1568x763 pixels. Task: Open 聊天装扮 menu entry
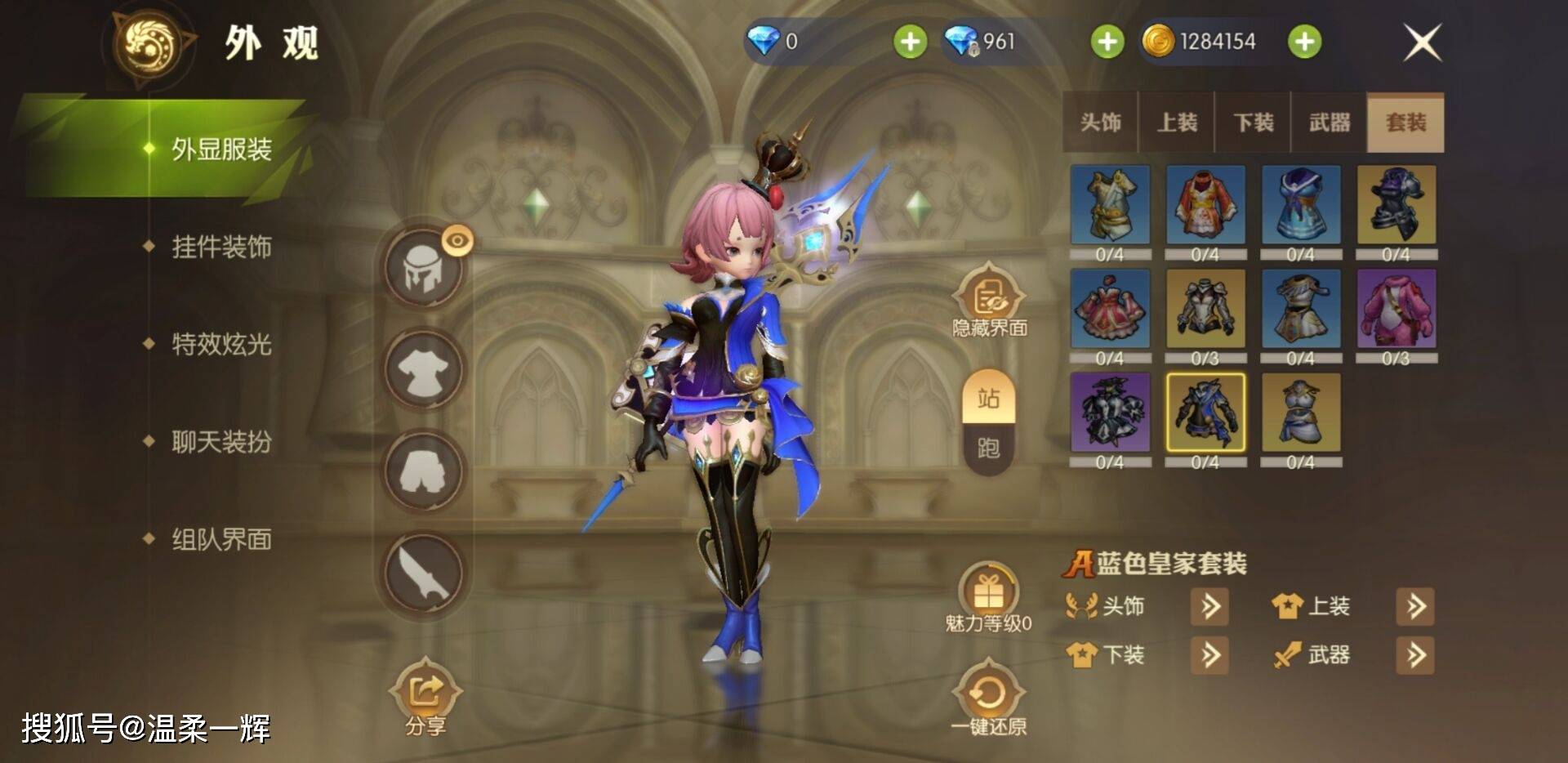tap(220, 442)
